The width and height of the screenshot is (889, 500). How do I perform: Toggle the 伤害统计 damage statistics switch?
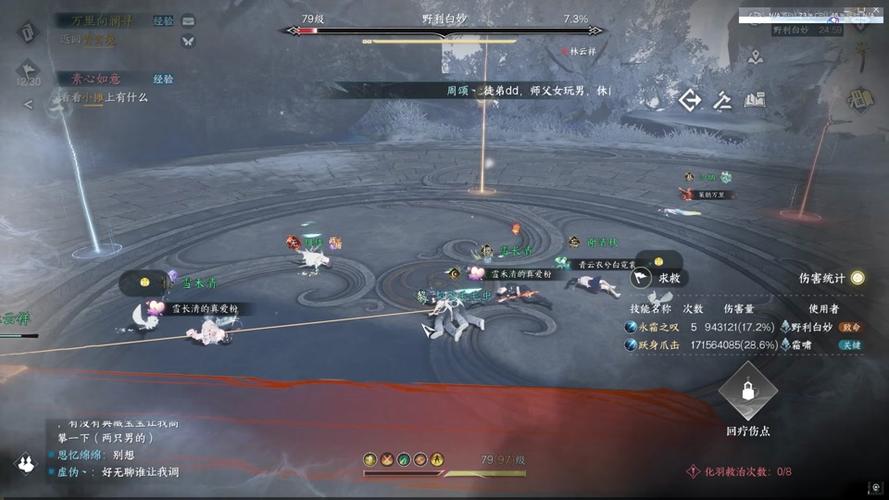click(x=857, y=278)
